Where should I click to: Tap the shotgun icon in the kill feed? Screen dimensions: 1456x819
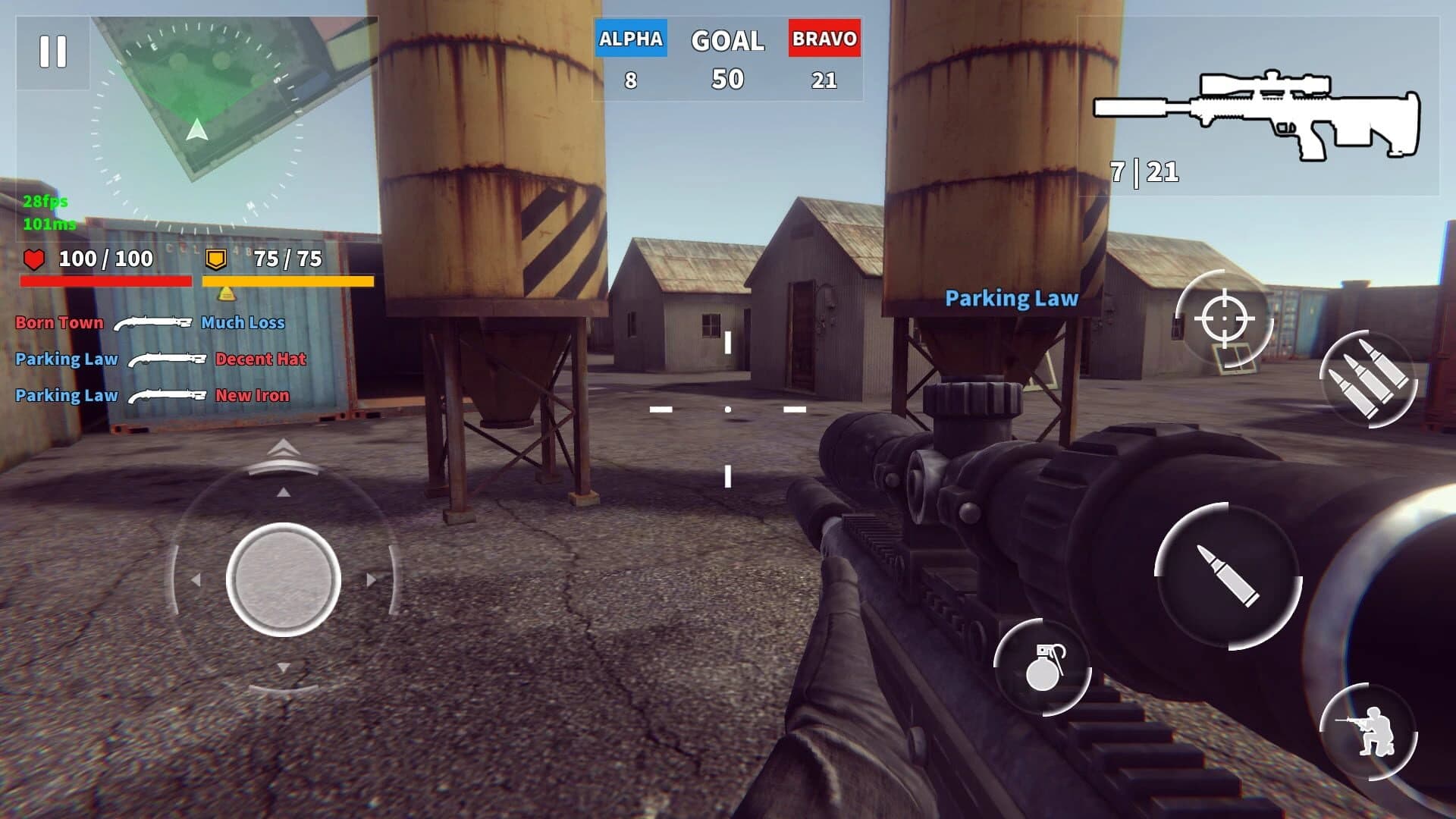click(154, 322)
